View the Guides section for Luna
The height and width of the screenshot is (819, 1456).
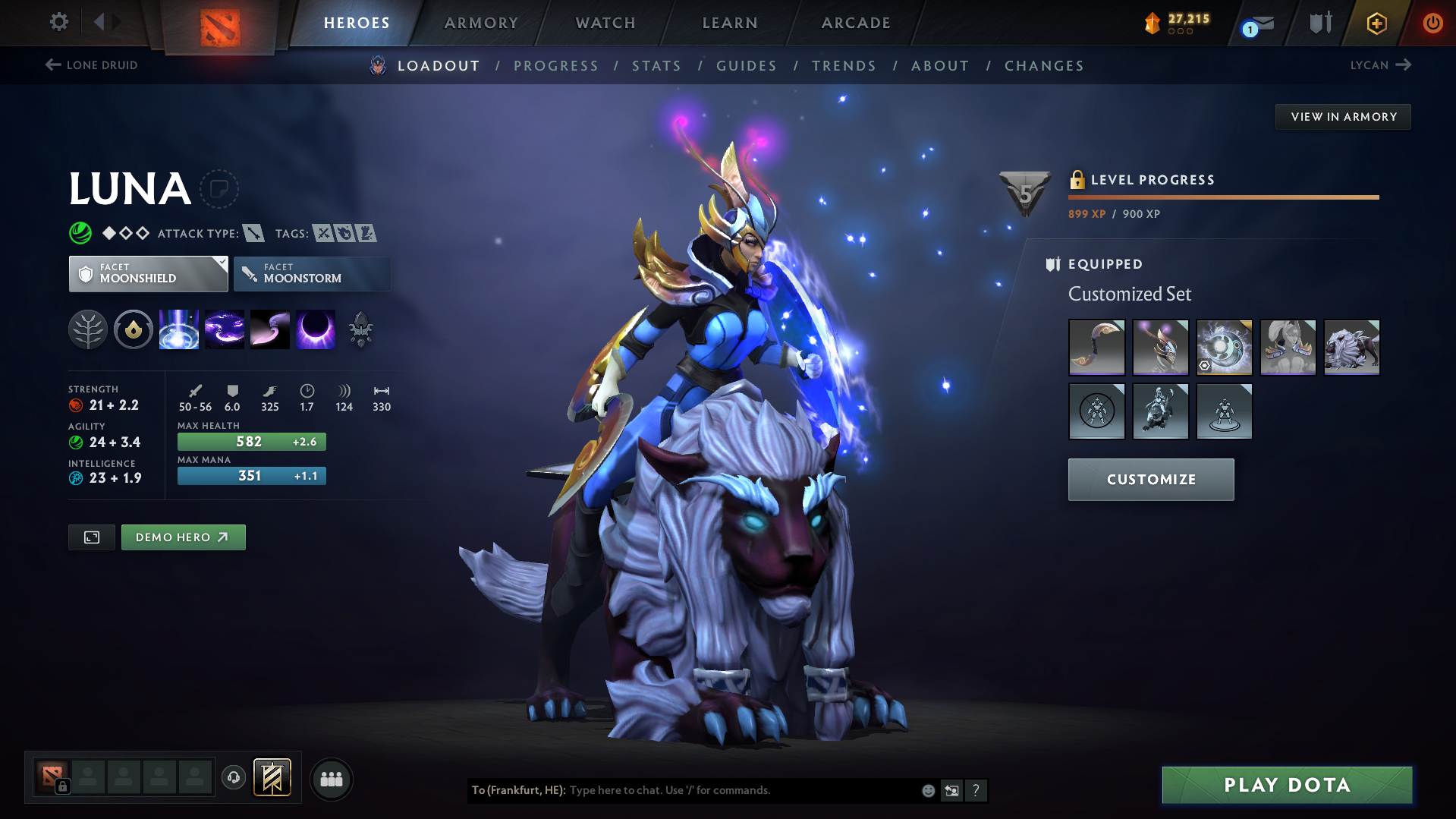[747, 66]
